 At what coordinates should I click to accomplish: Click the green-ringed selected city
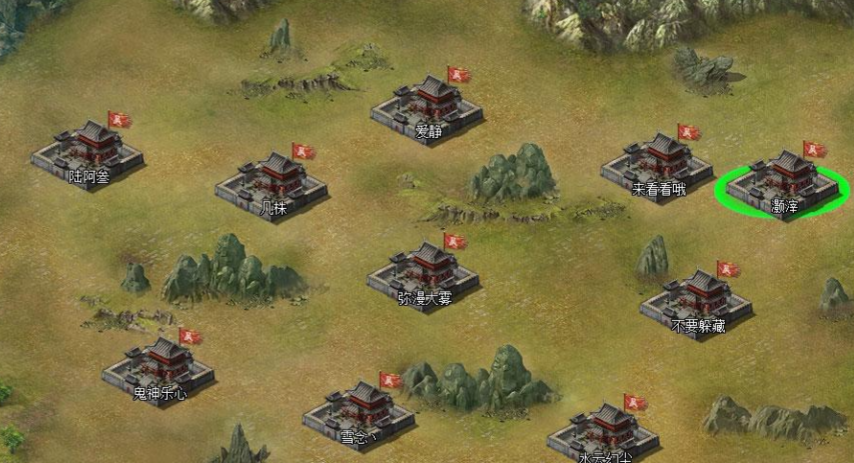(x=783, y=184)
